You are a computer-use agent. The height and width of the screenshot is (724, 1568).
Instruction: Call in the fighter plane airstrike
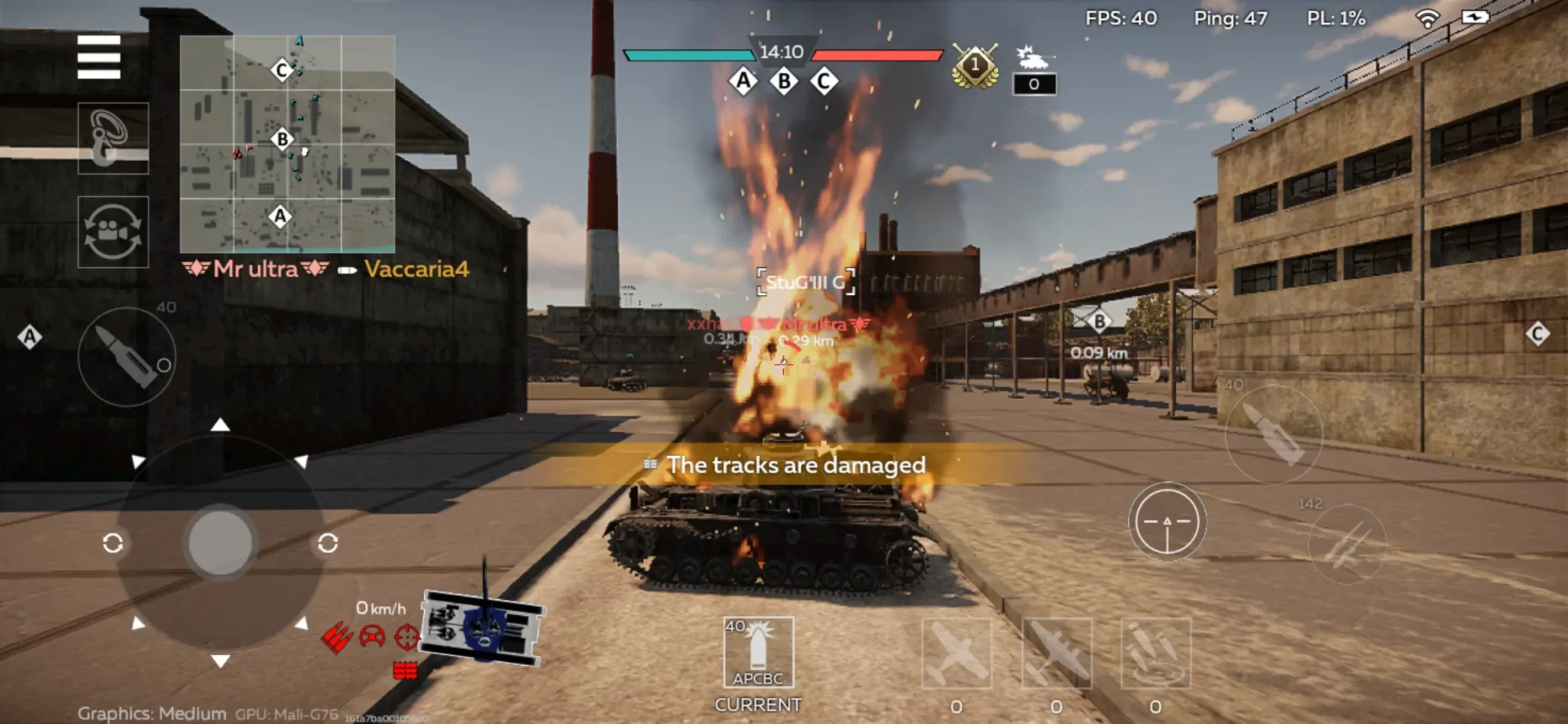click(956, 654)
